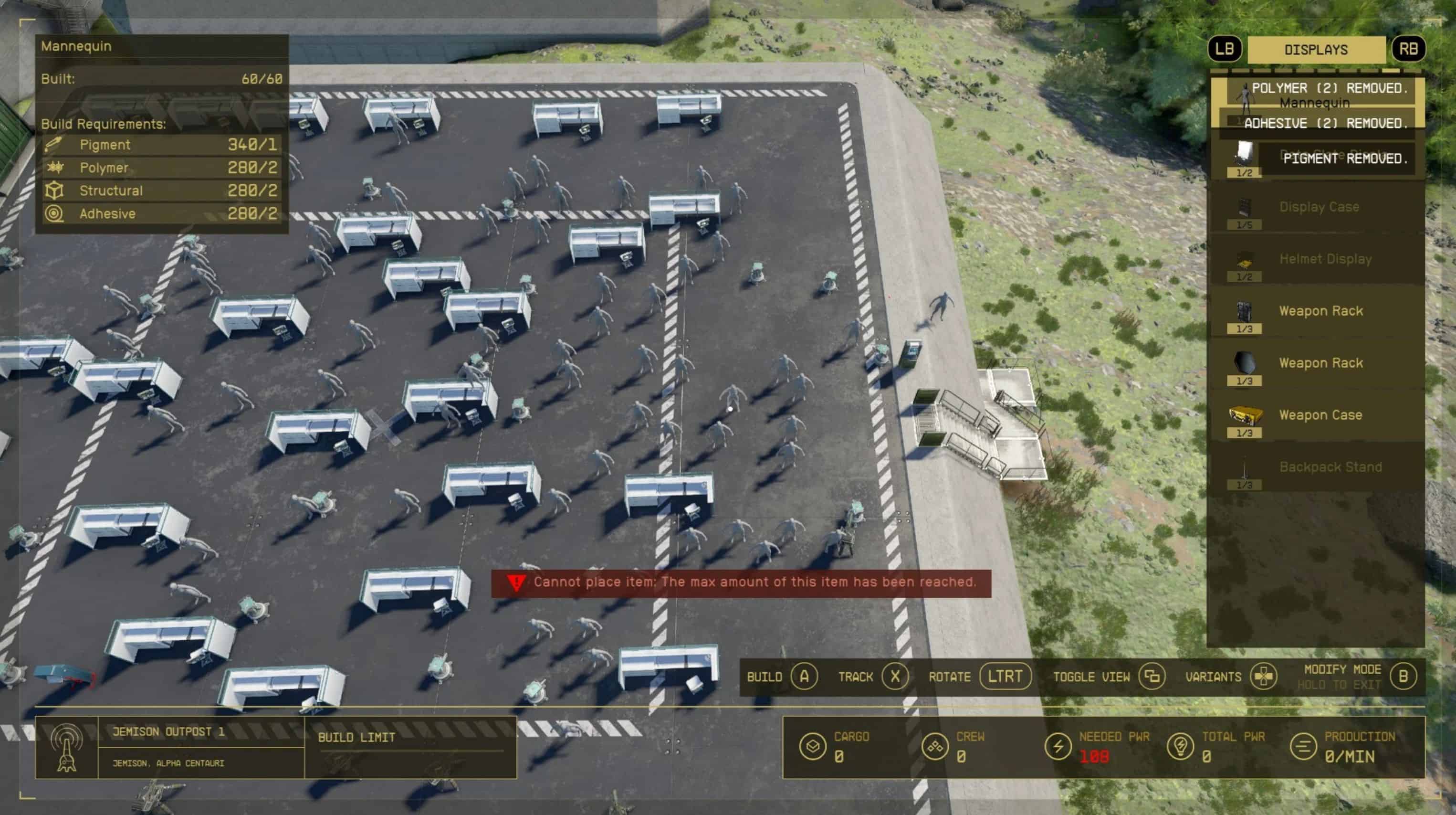Pick the Weapon Case entry
This screenshot has height=815, width=1456.
click(x=1320, y=416)
